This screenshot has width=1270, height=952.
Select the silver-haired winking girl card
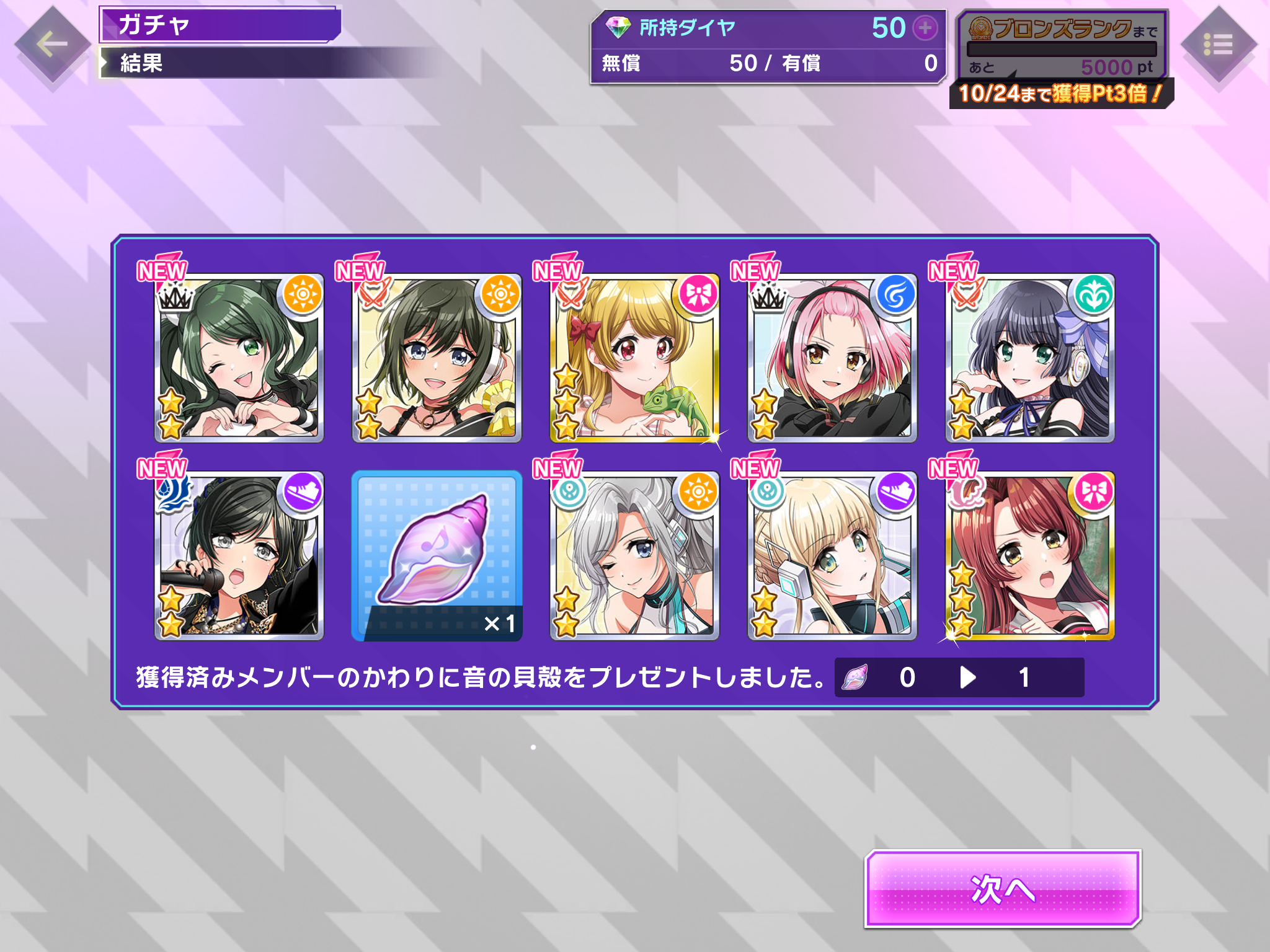click(x=634, y=556)
